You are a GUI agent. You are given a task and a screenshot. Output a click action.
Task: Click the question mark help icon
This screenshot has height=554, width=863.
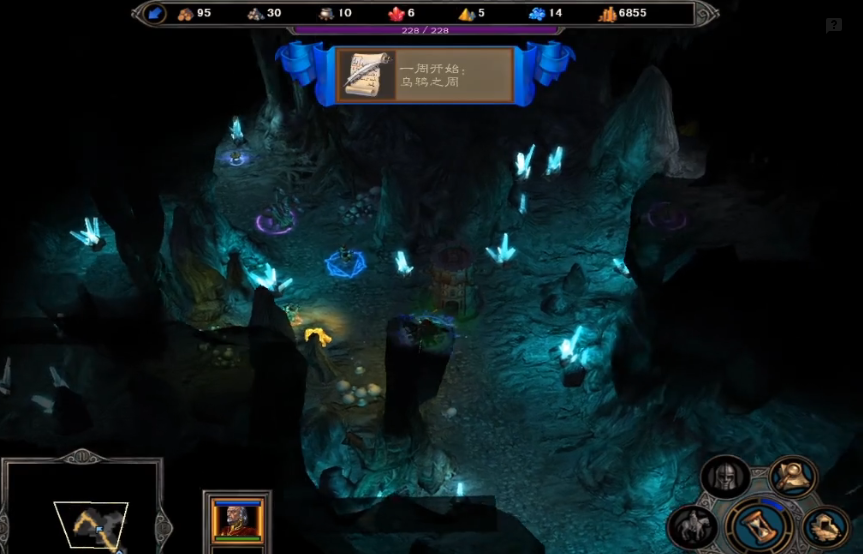tap(833, 25)
